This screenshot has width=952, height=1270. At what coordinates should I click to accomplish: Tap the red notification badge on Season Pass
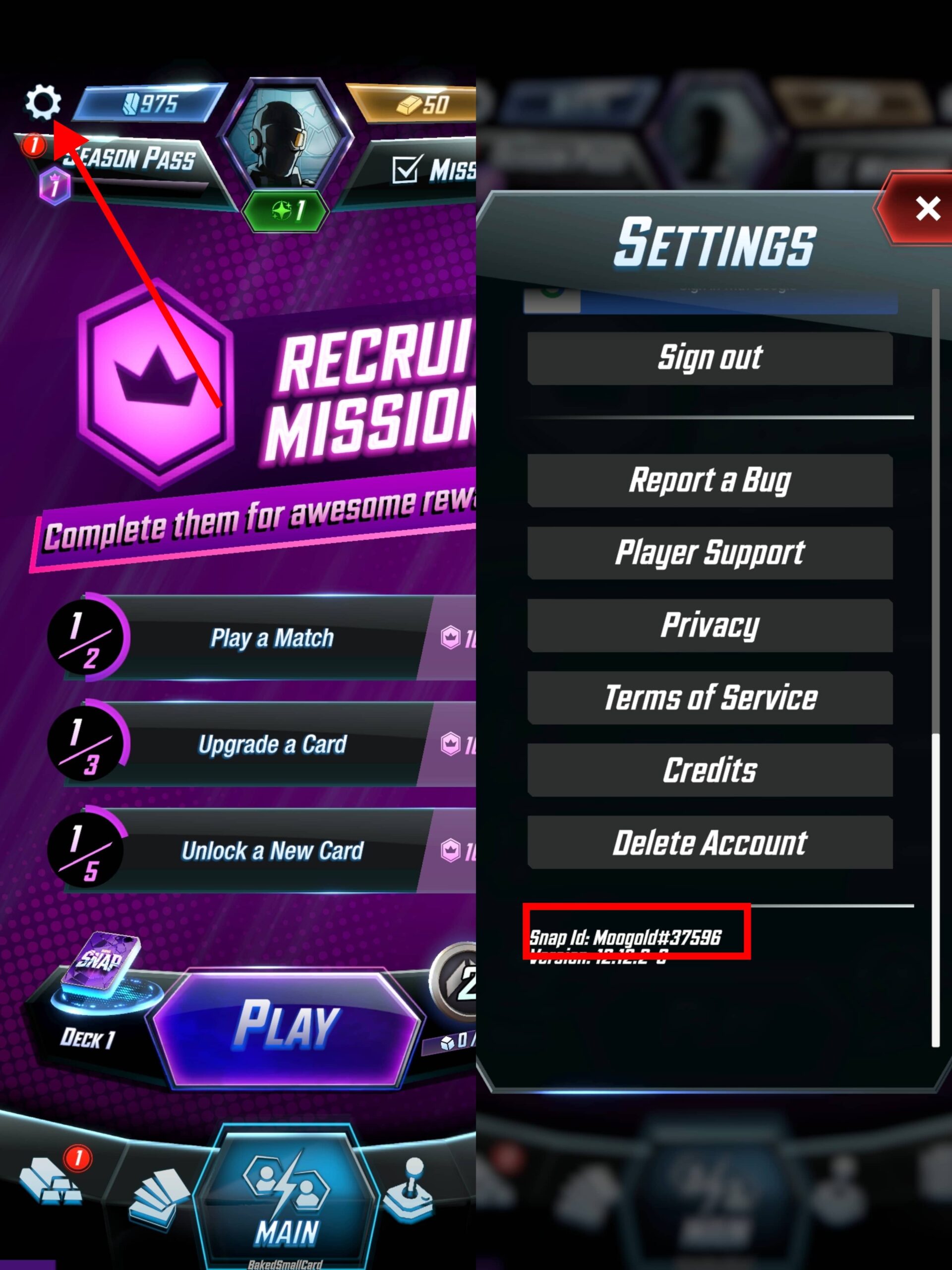pyautogui.click(x=34, y=147)
